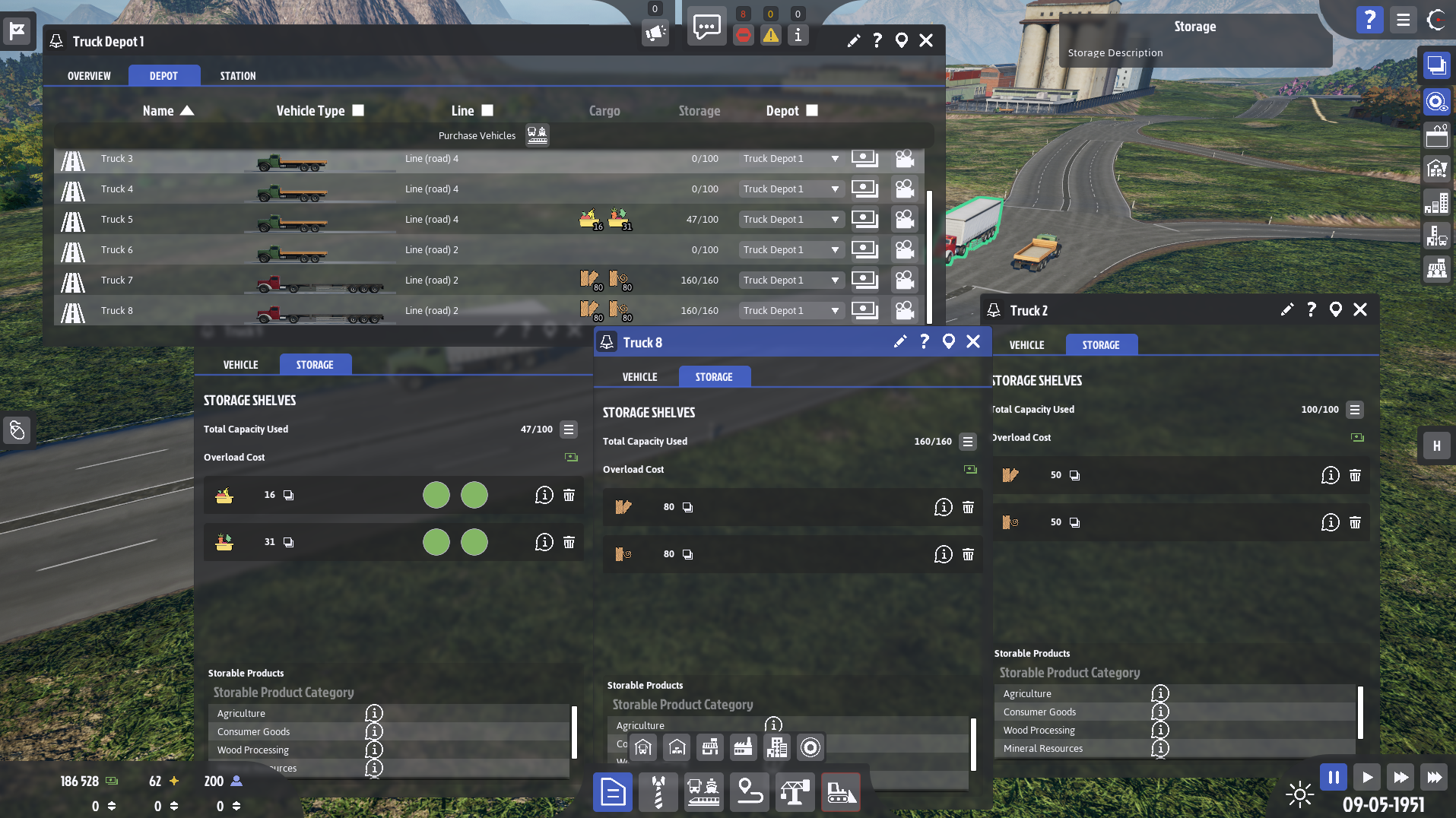Select the depot icon in the construction submenu
This screenshot has height=818, width=1456.
click(642, 747)
